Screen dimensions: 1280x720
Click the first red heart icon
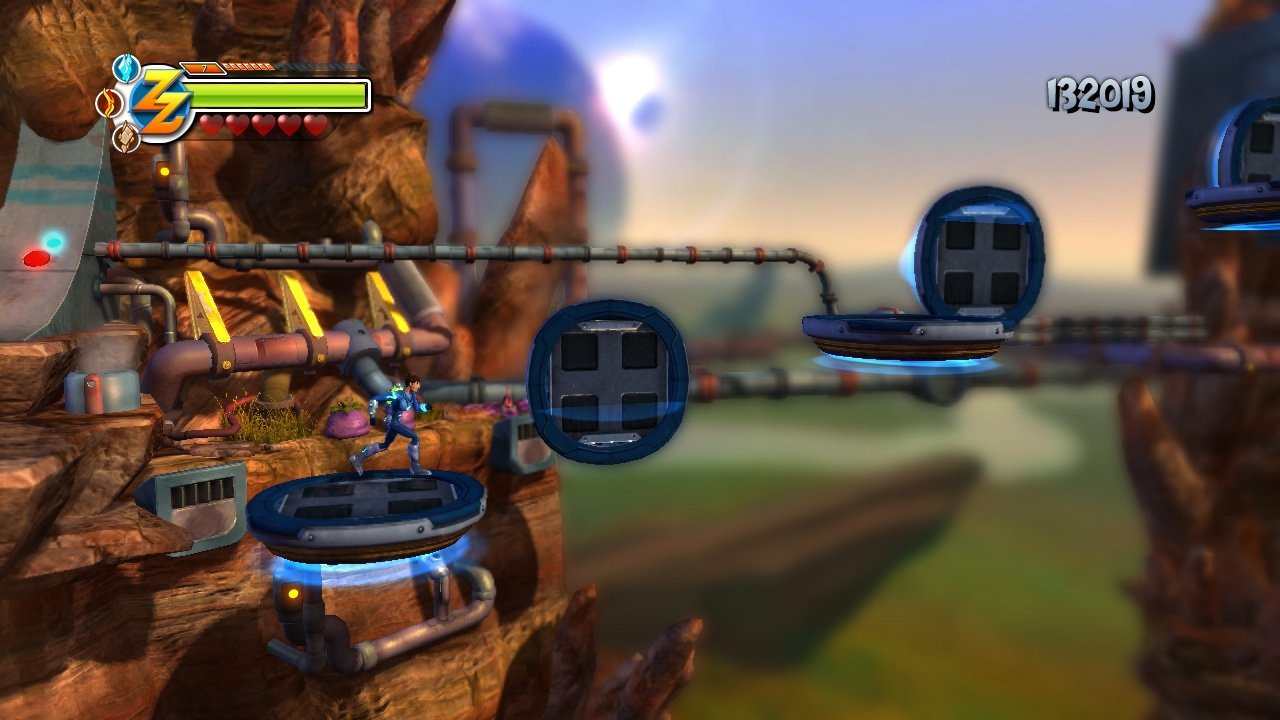tap(210, 125)
